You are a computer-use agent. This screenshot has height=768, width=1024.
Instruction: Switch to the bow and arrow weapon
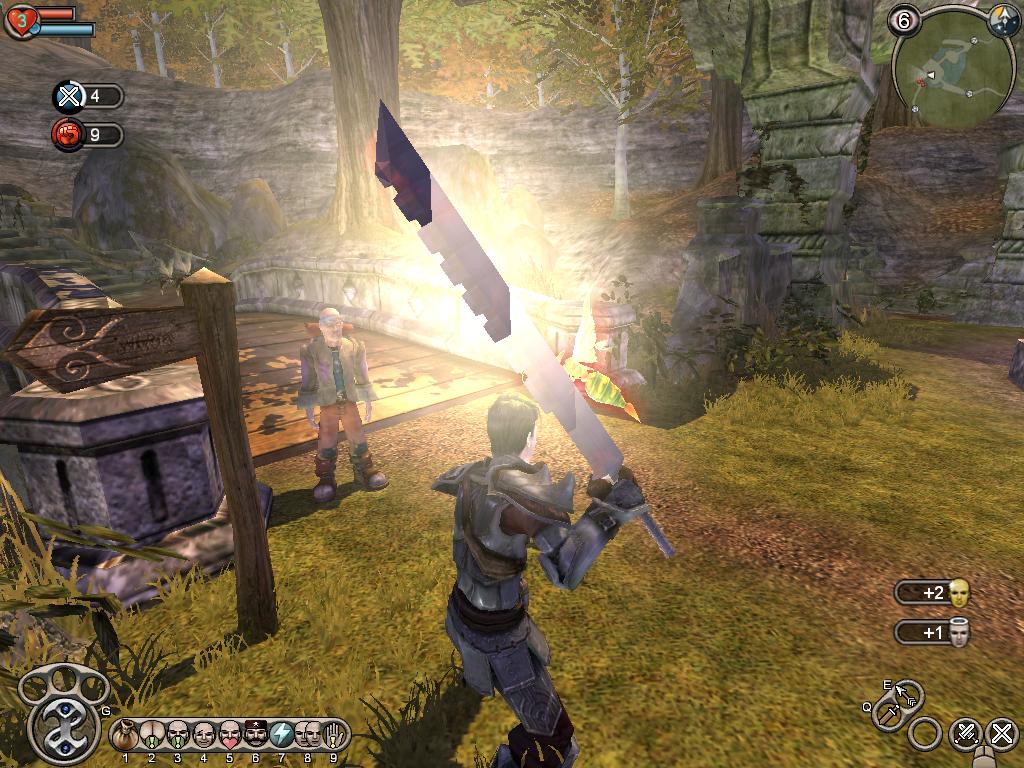click(x=908, y=692)
